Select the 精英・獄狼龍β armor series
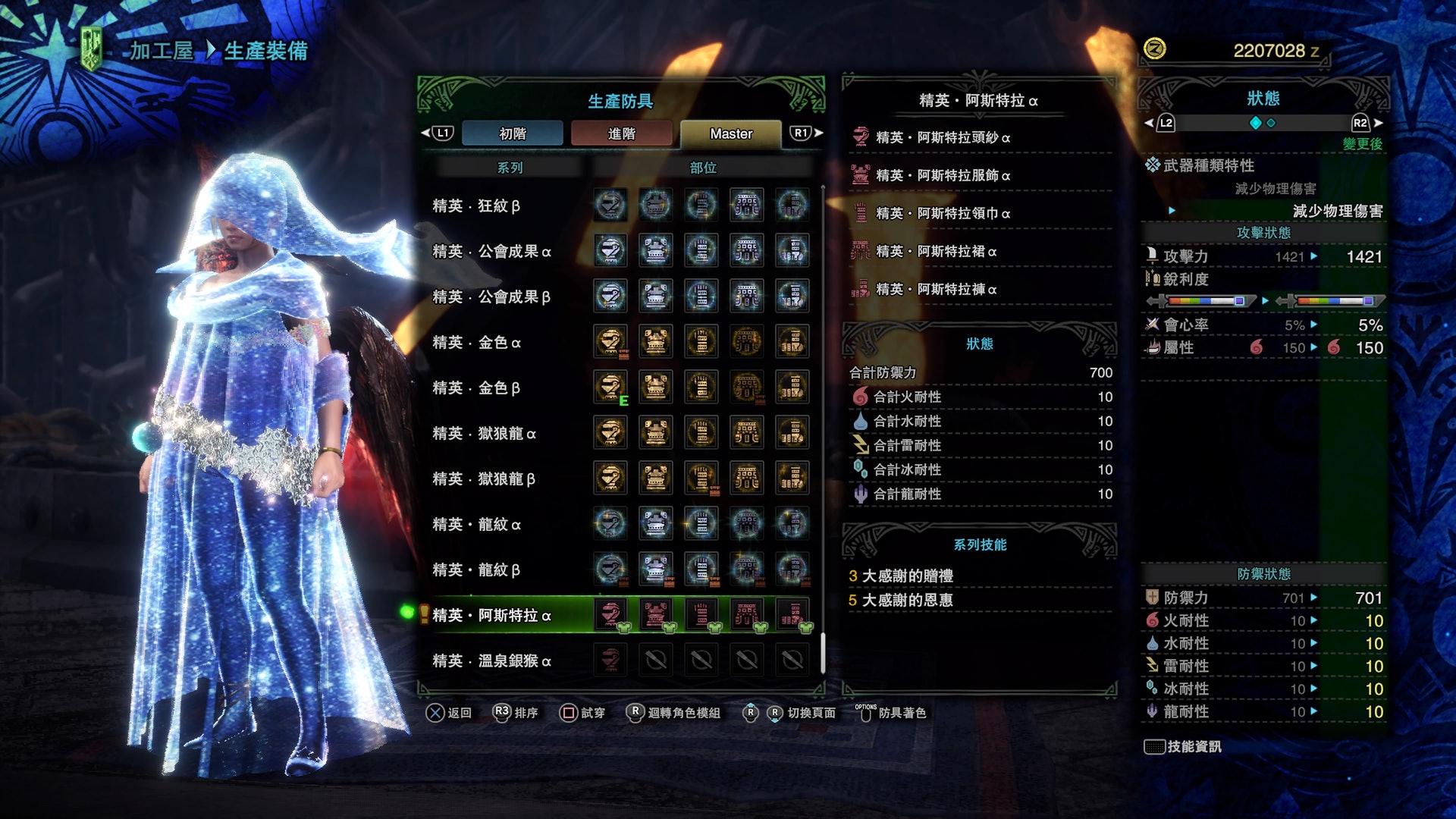This screenshot has width=1456, height=819. tap(484, 479)
